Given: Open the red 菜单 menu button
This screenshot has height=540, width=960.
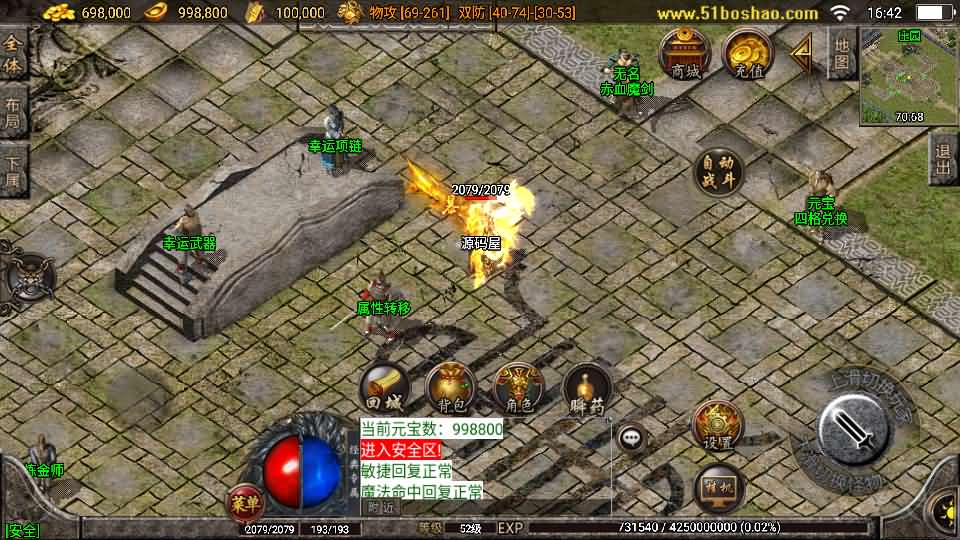Looking at the screenshot, I should click(245, 503).
